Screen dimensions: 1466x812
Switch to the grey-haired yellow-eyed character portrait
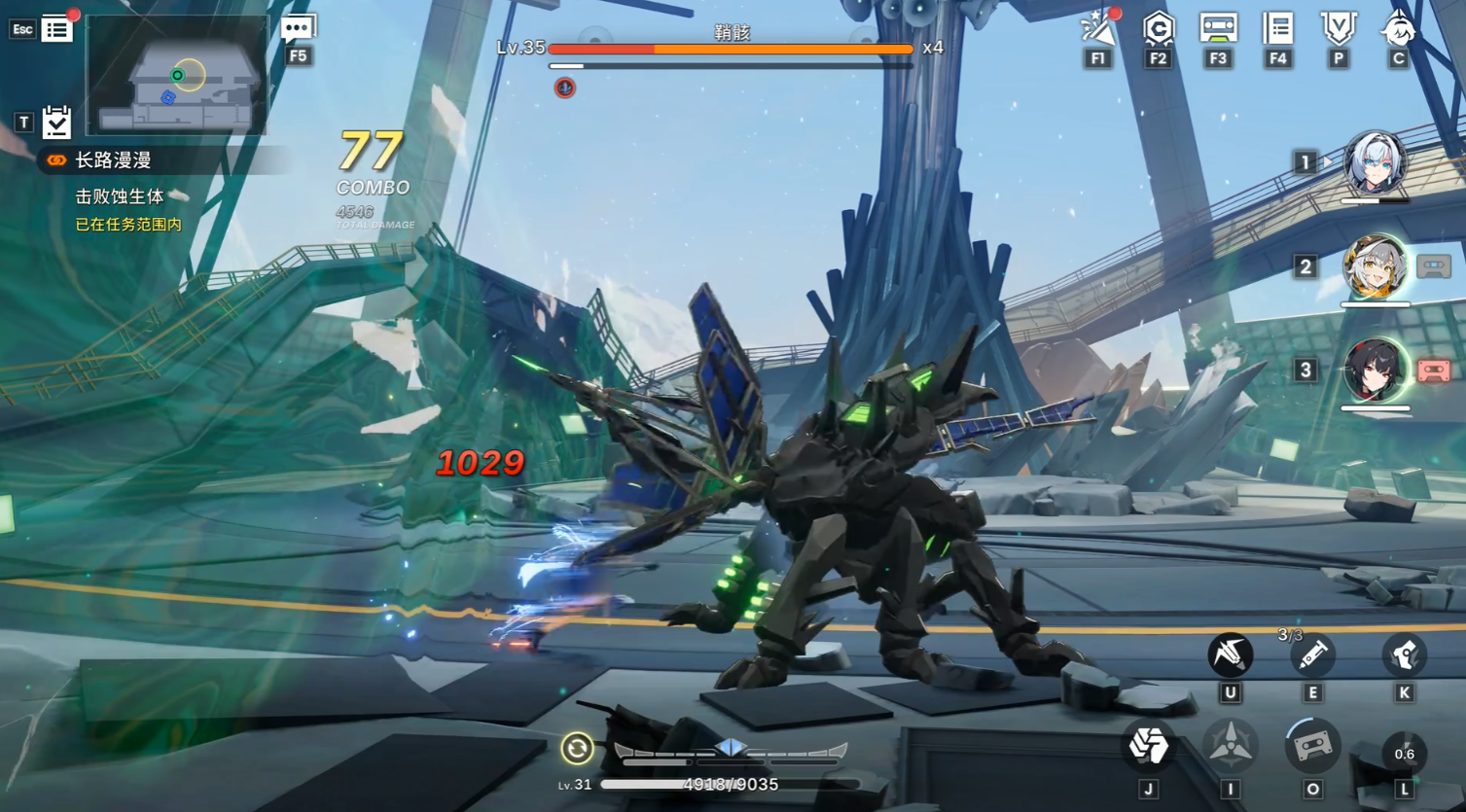tap(1374, 266)
